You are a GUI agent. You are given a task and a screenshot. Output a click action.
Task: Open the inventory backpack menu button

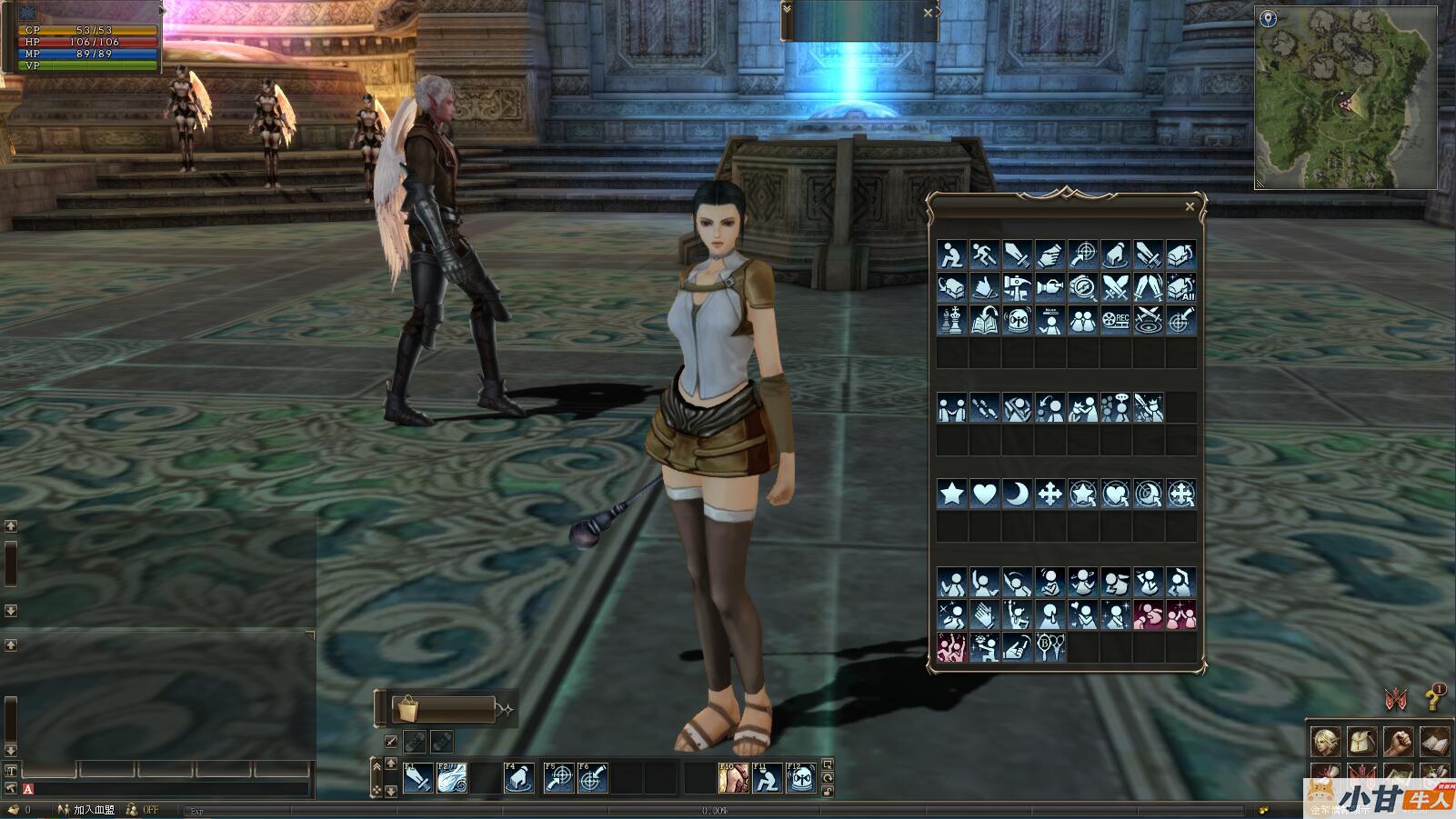point(1361,742)
